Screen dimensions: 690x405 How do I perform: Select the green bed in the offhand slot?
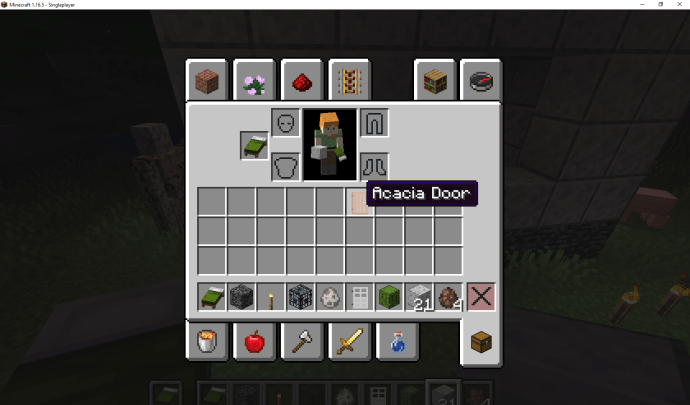coord(253,146)
